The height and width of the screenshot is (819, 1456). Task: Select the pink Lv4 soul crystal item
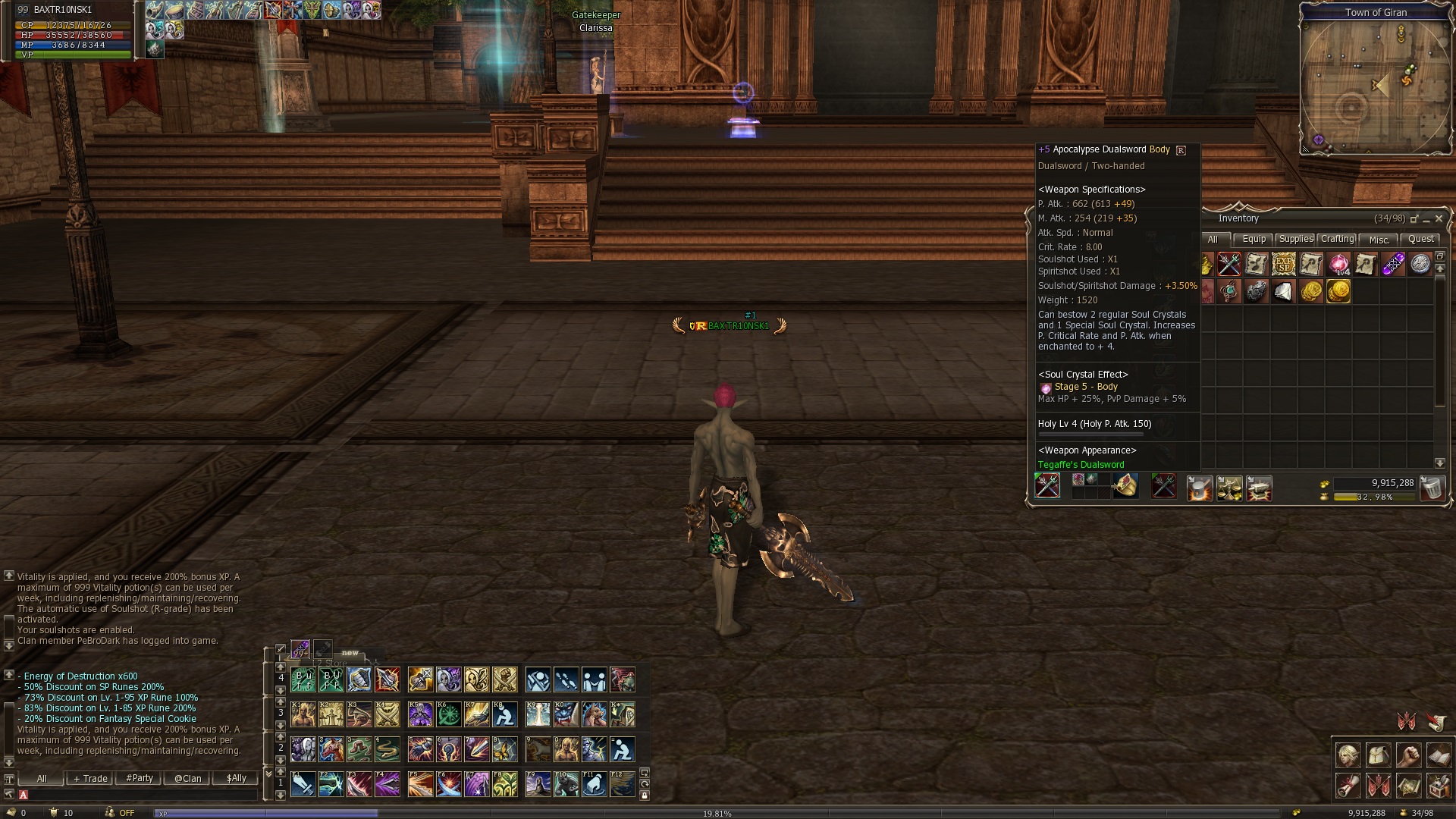[1338, 264]
